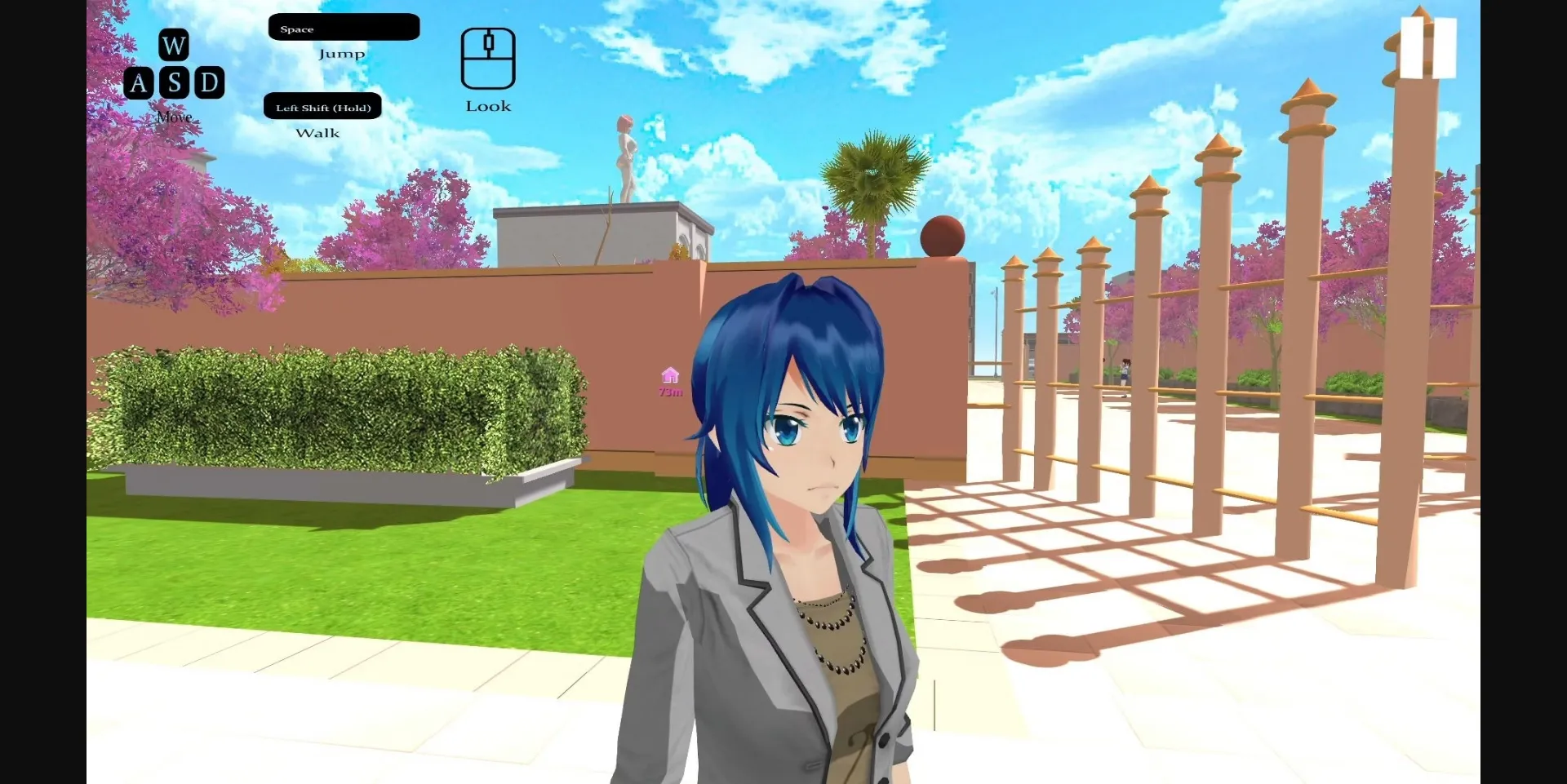Click the W movement key icon
The height and width of the screenshot is (784, 1567).
pyautogui.click(x=173, y=46)
